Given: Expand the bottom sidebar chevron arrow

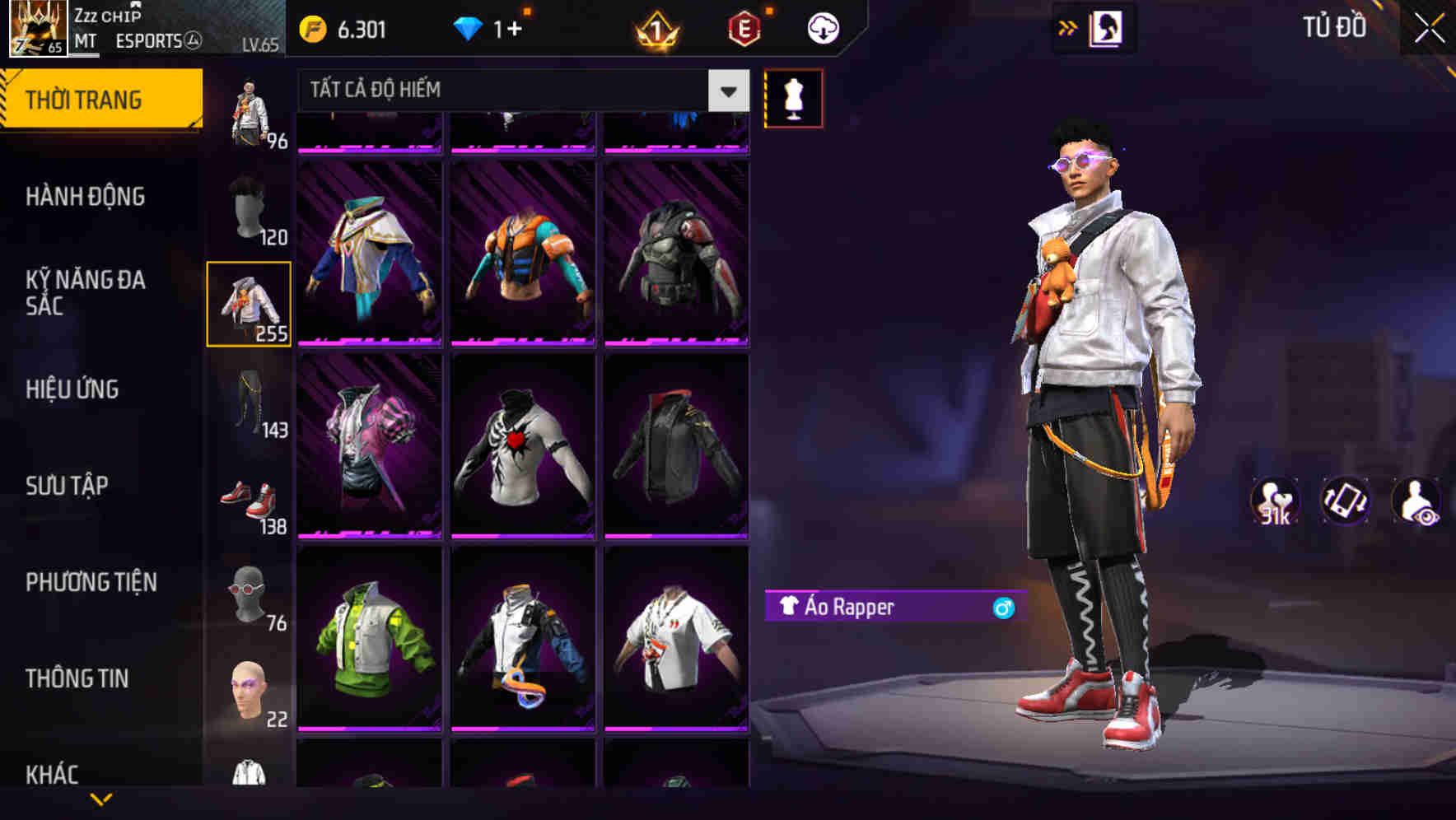Looking at the screenshot, I should tap(102, 799).
